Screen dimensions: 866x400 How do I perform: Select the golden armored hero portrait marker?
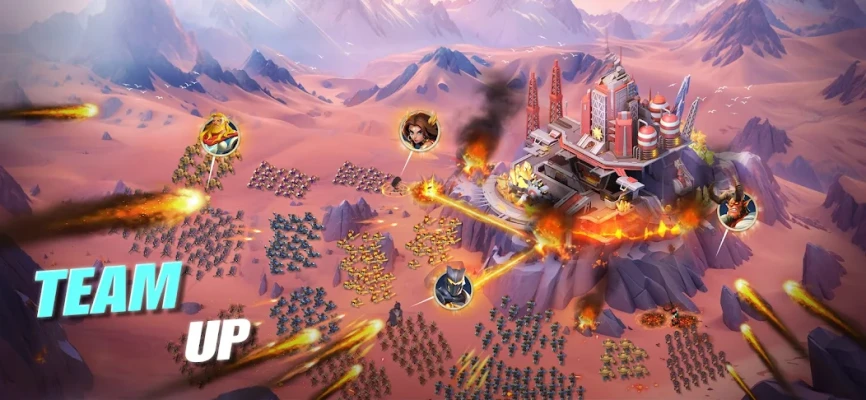[x=219, y=134]
